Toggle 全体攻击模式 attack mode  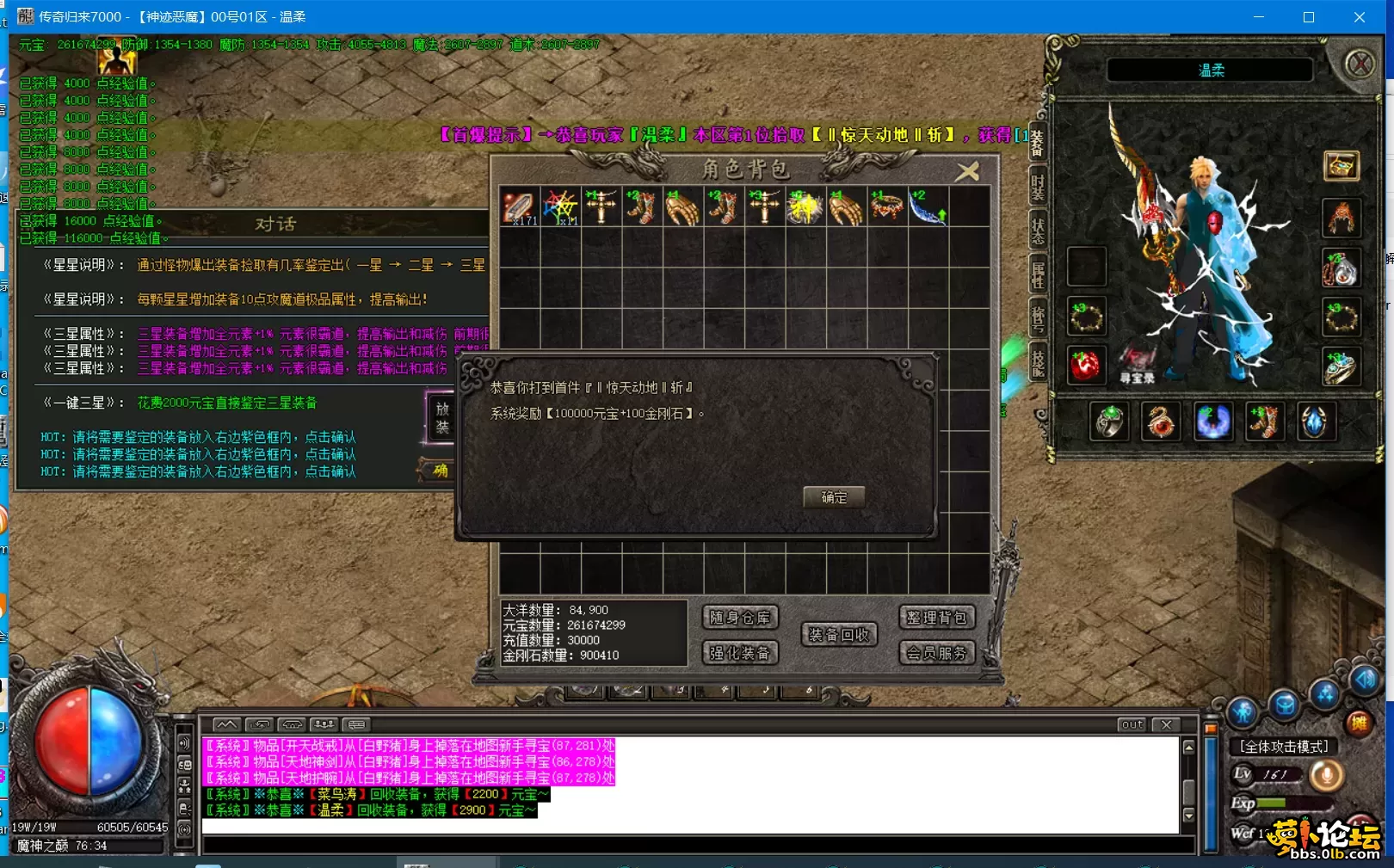click(1284, 746)
